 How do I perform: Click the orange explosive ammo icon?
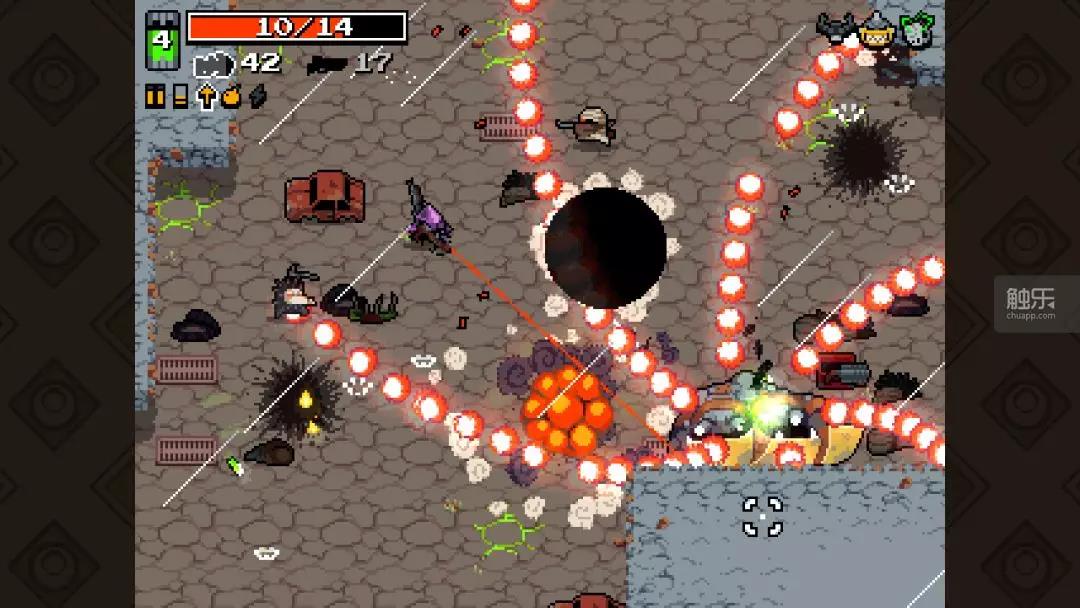point(232,96)
